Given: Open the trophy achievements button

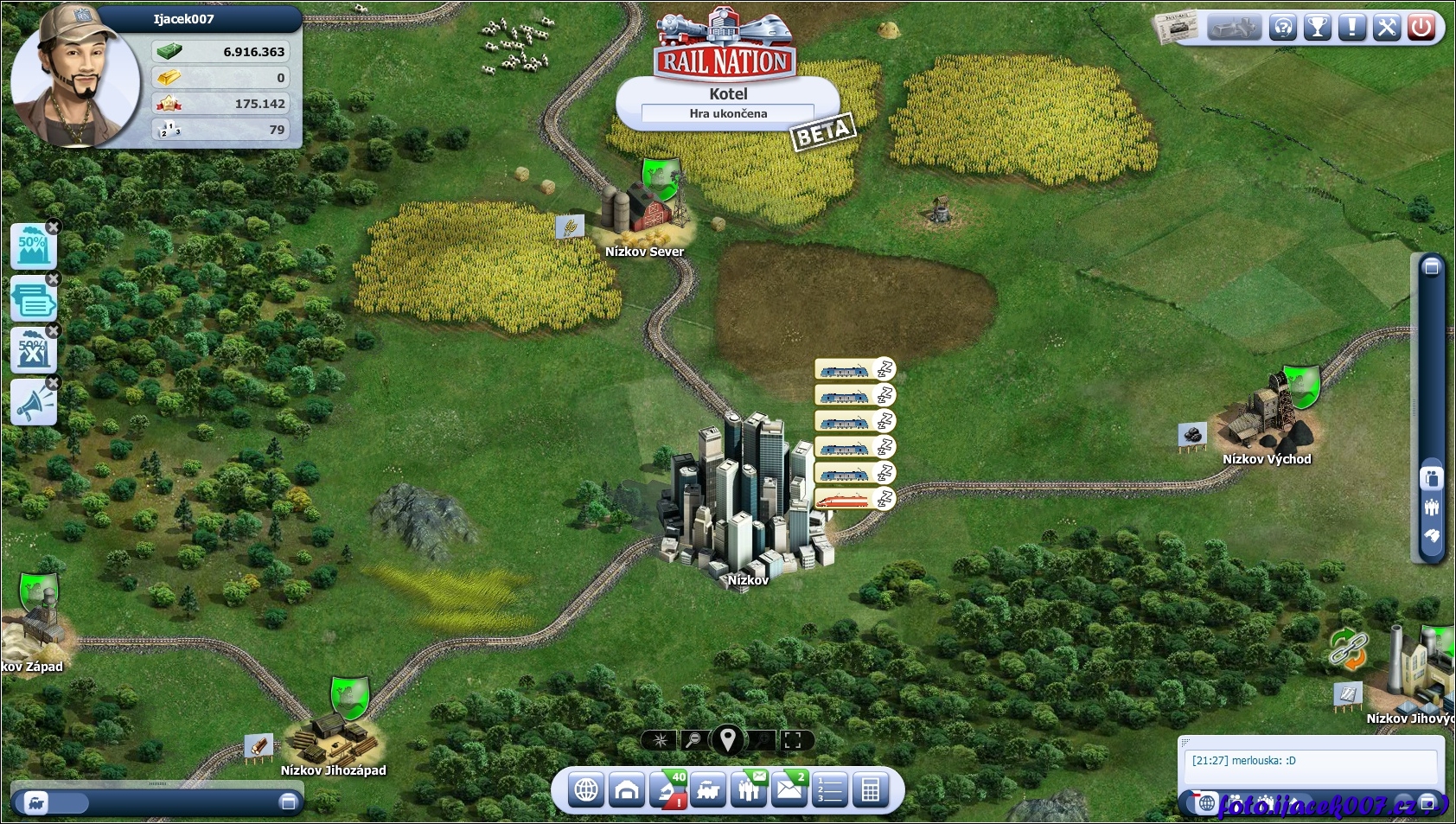Looking at the screenshot, I should click(x=1318, y=28).
